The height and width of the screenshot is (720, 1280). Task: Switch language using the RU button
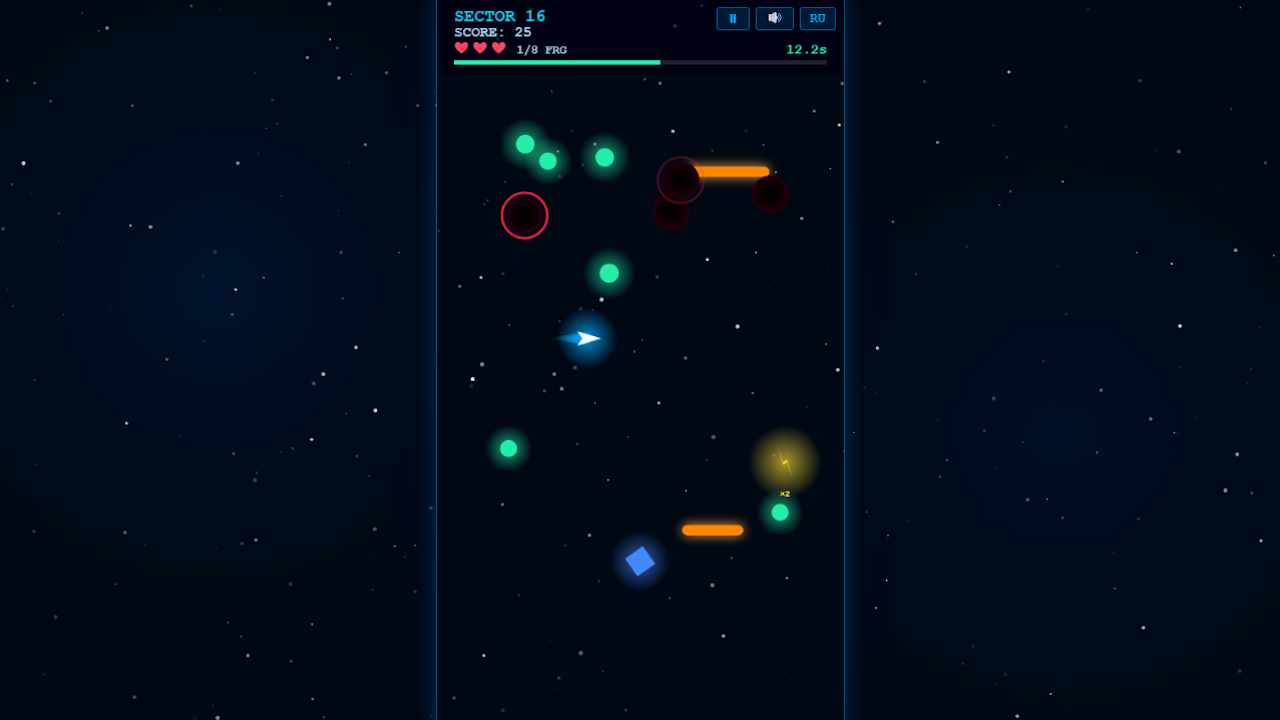tap(817, 18)
